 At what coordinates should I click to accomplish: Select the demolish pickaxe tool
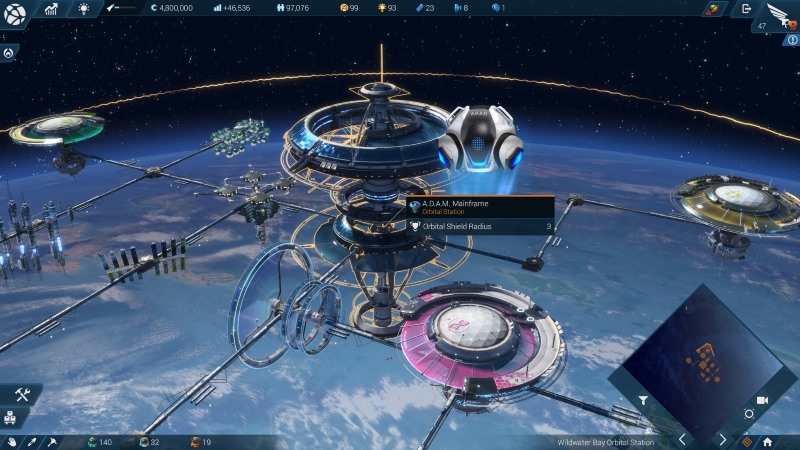pyautogui.click(x=51, y=441)
